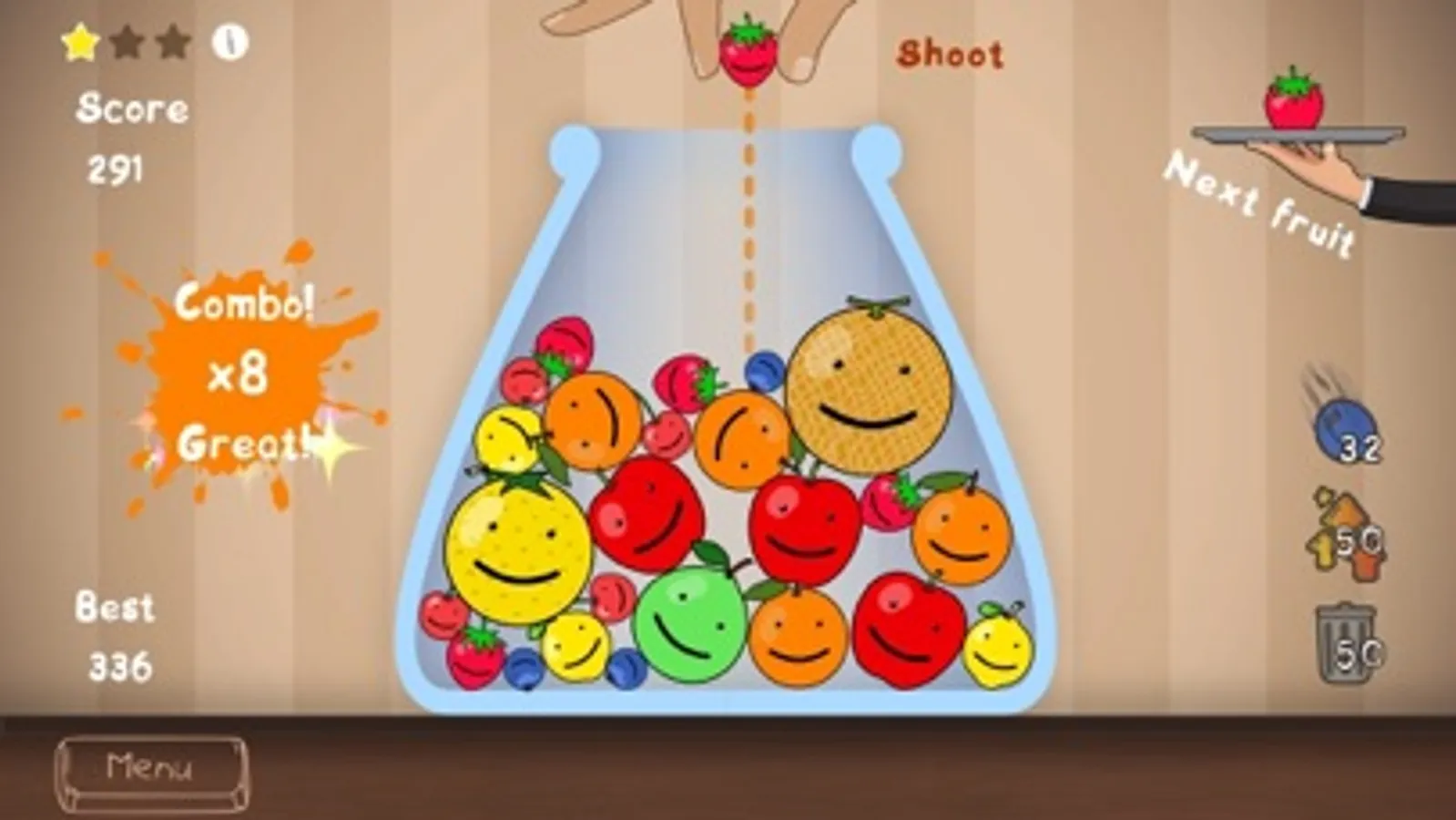Click the tomato on the Next fruit tray

(1297, 100)
